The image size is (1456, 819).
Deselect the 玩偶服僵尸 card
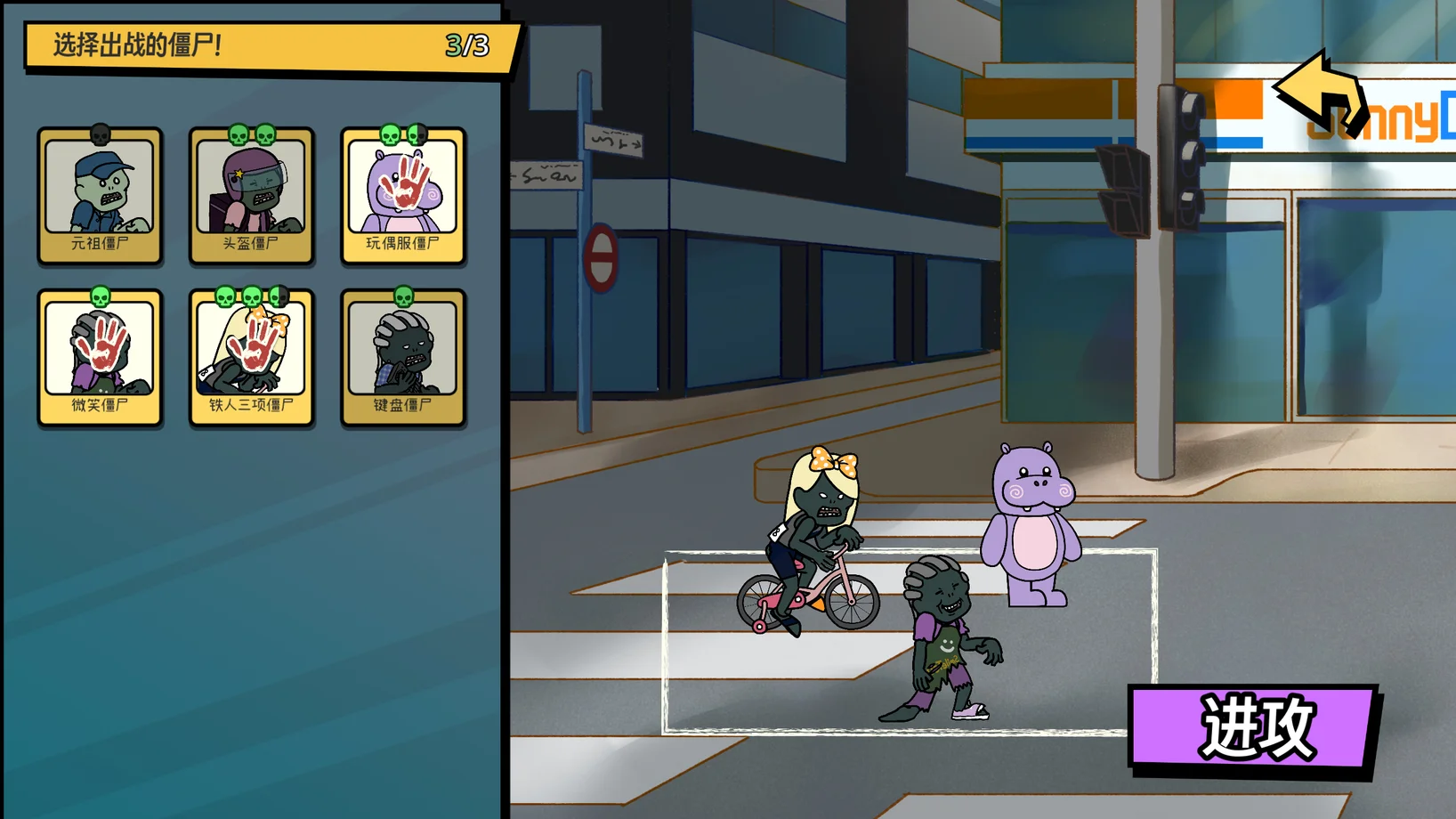coord(402,196)
